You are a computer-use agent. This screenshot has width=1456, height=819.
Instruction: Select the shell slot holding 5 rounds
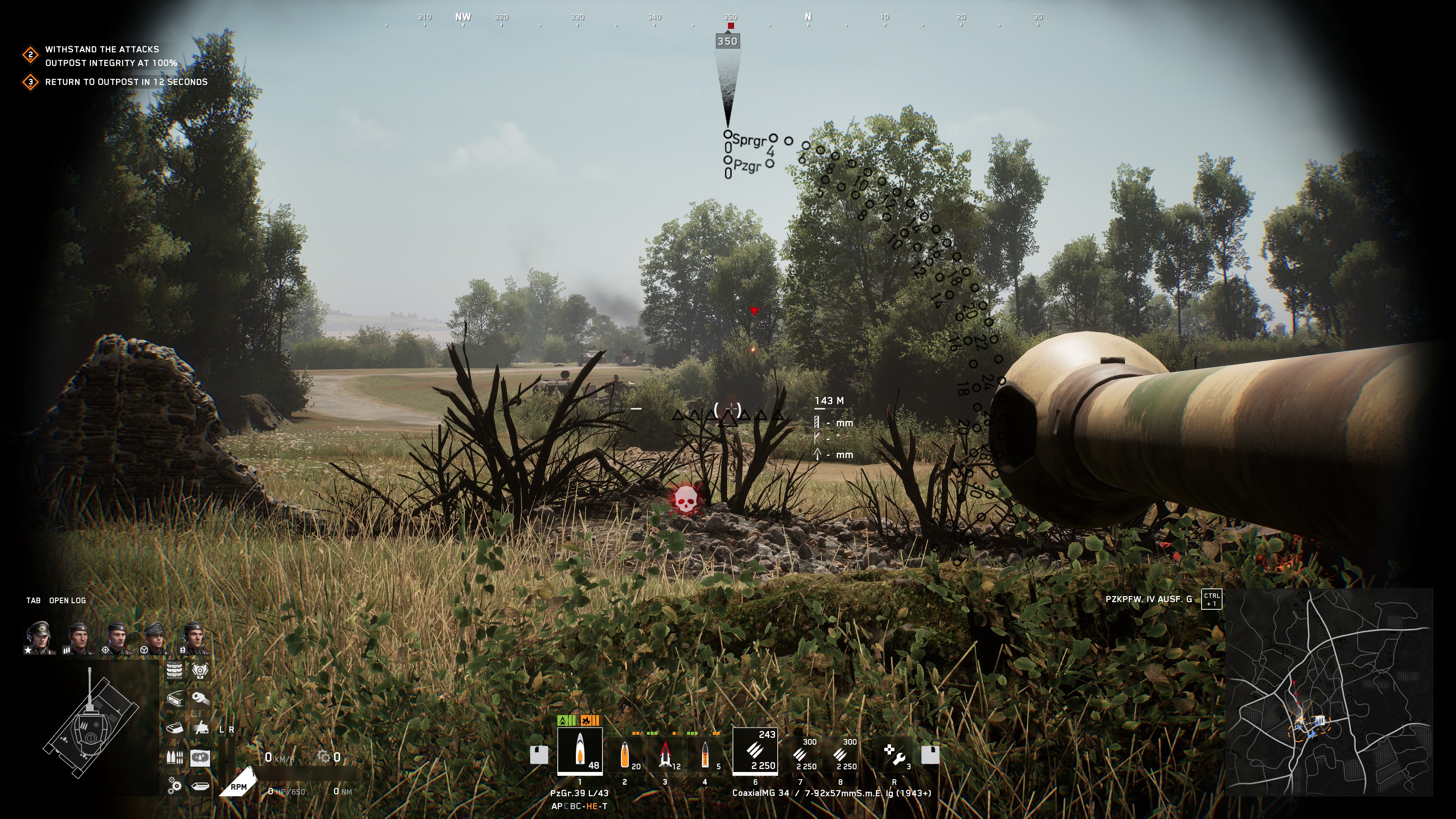[x=705, y=754]
